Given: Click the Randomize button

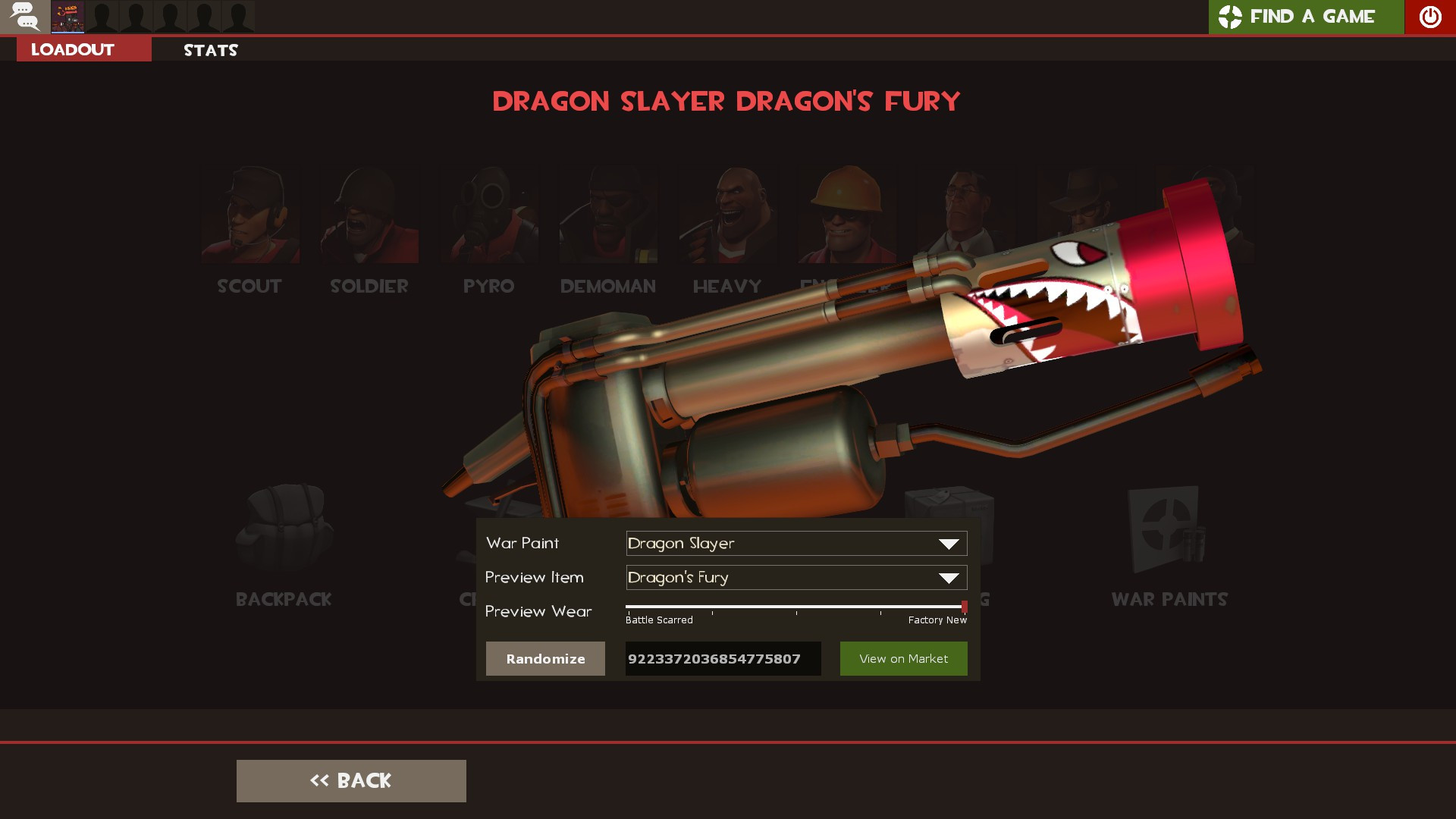Looking at the screenshot, I should pyautogui.click(x=545, y=658).
